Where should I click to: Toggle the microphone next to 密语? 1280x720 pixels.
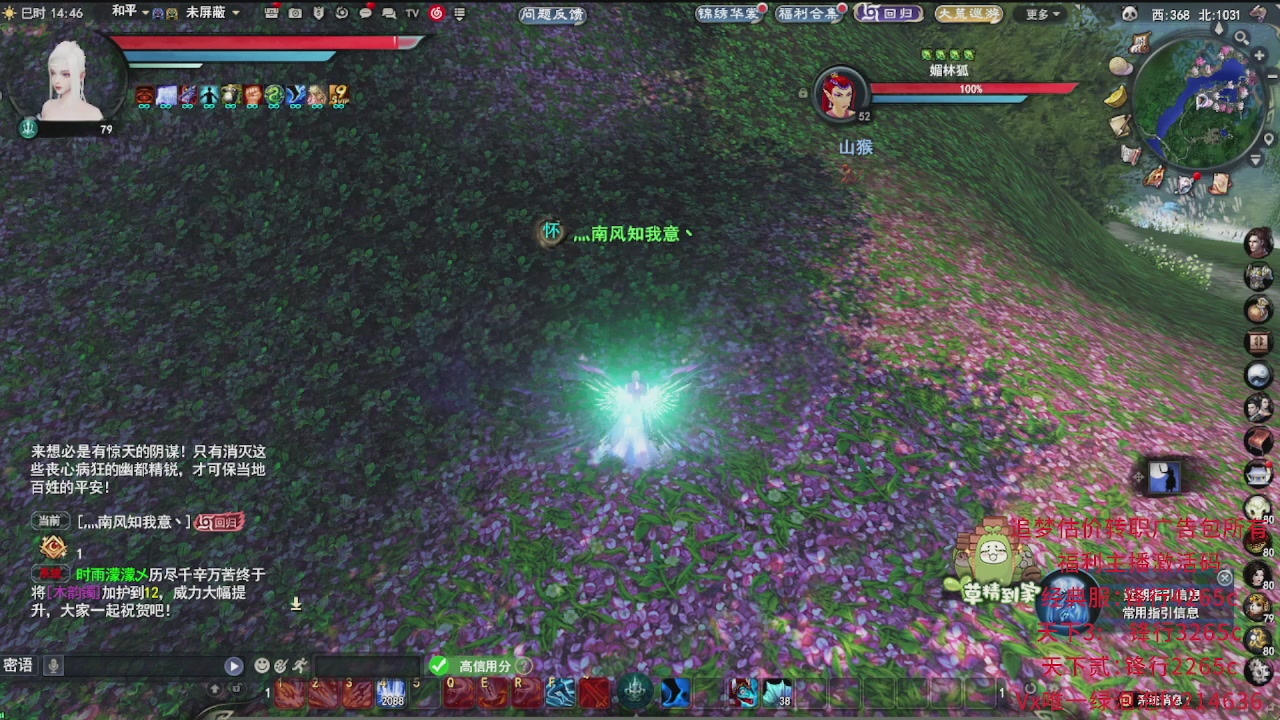coord(52,665)
